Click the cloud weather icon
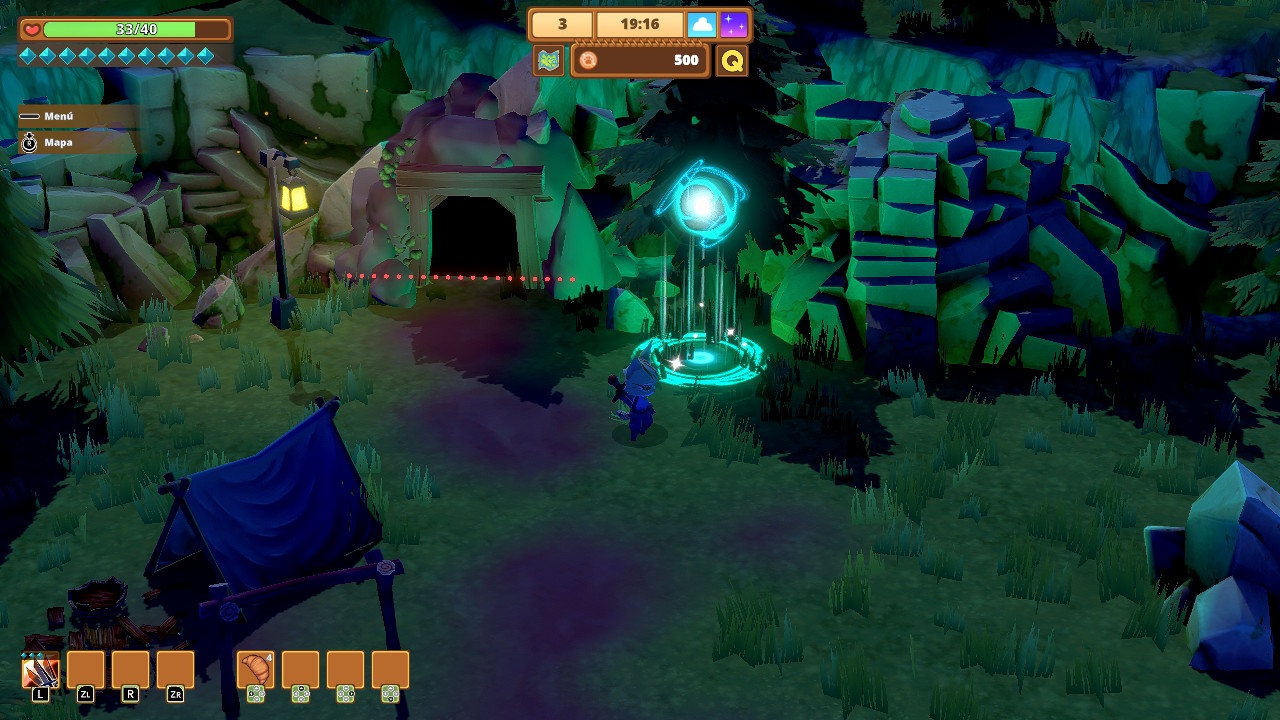1280x720 pixels. [702, 24]
